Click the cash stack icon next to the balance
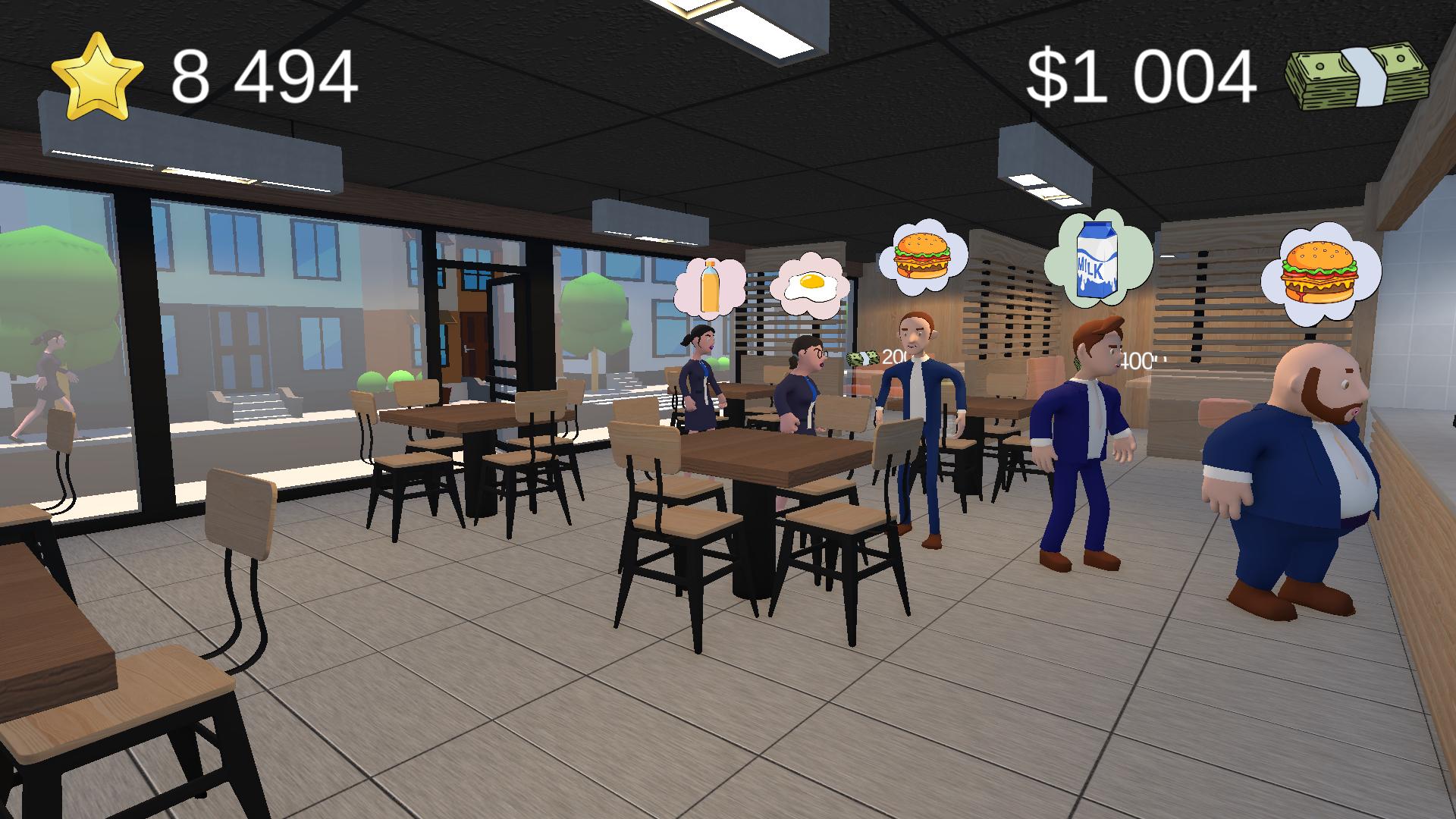 (x=1357, y=76)
